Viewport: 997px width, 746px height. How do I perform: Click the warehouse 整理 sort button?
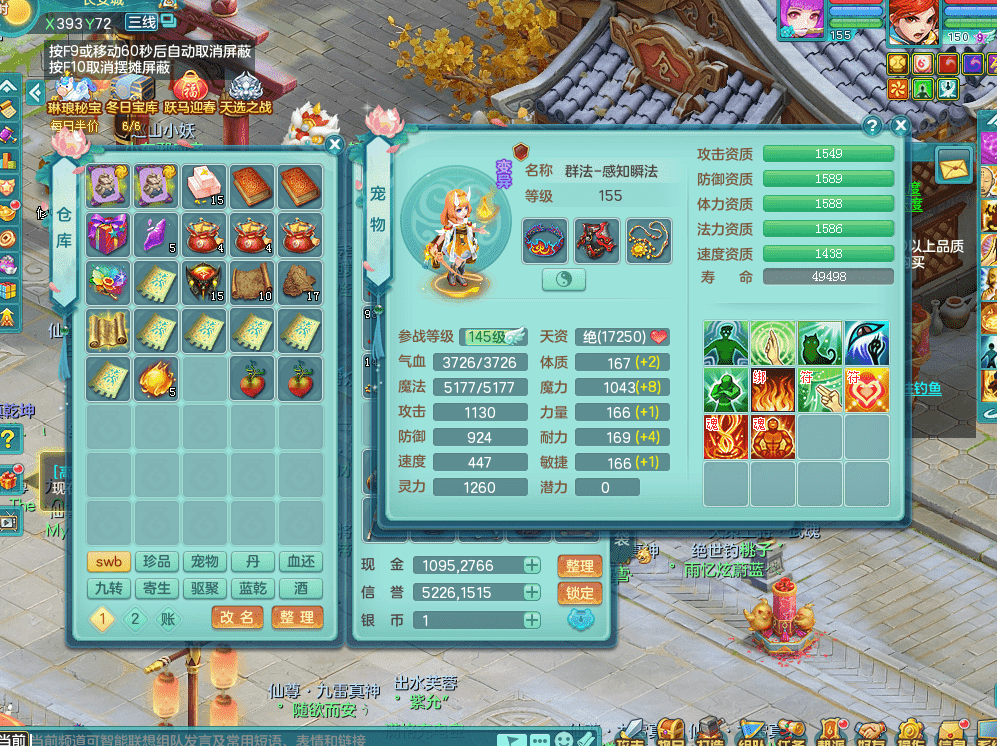(297, 618)
